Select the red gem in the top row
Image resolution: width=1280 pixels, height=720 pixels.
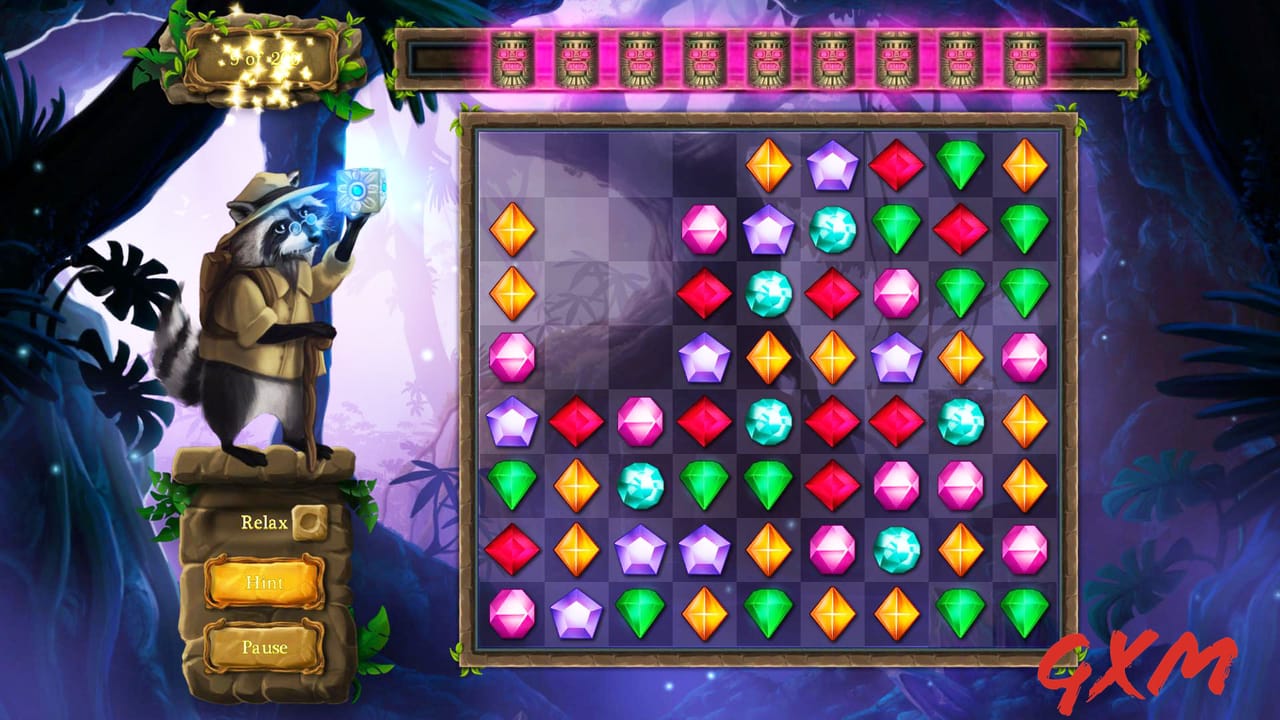[x=896, y=165]
